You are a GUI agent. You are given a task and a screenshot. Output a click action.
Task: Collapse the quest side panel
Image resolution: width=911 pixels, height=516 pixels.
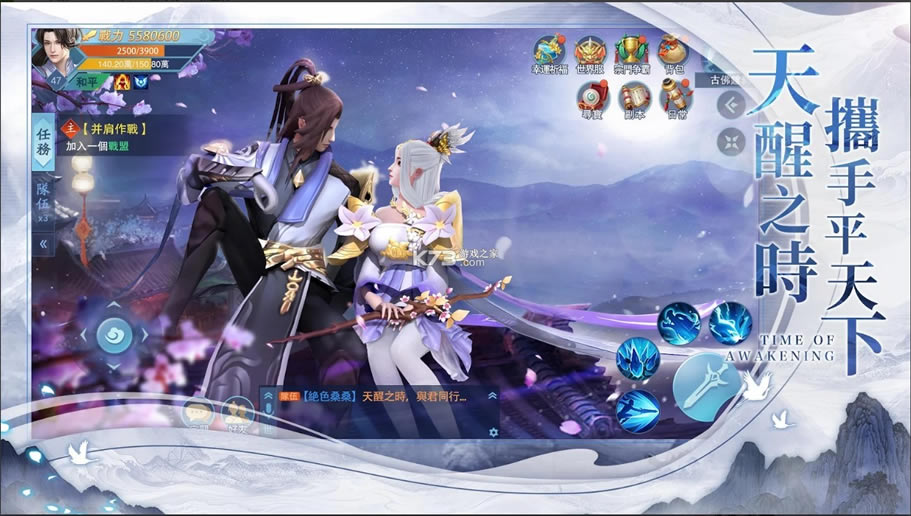click(43, 243)
